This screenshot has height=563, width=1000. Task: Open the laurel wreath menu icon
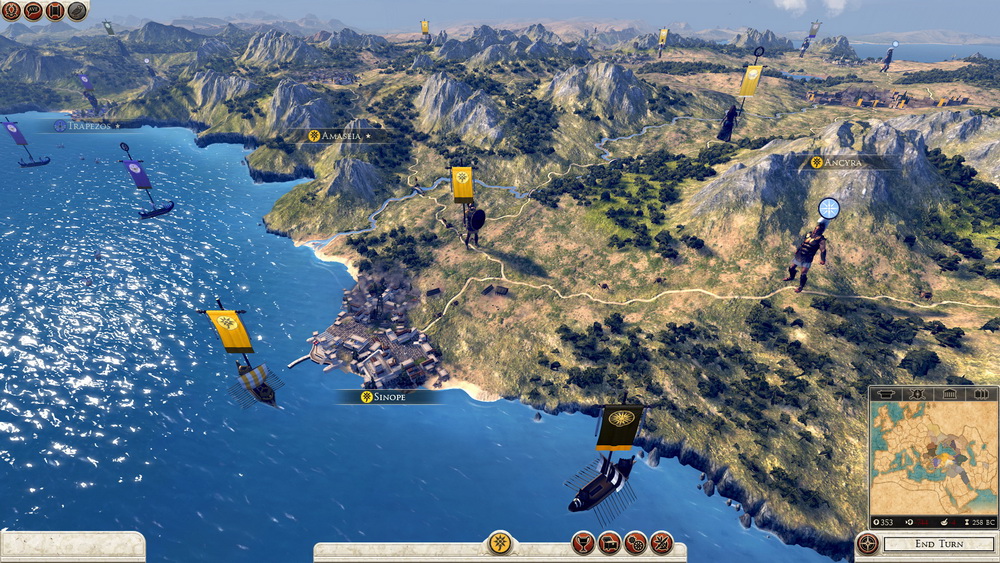click(11, 11)
